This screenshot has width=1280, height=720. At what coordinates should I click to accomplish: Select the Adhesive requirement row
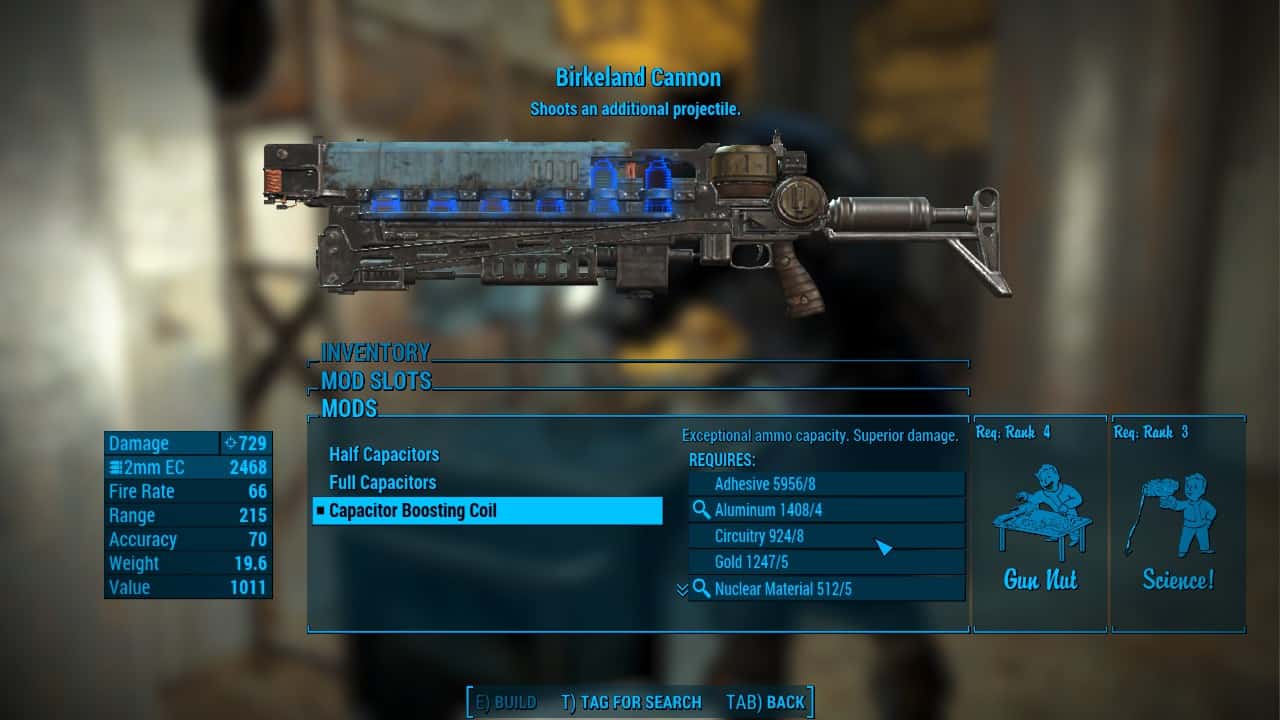(826, 484)
